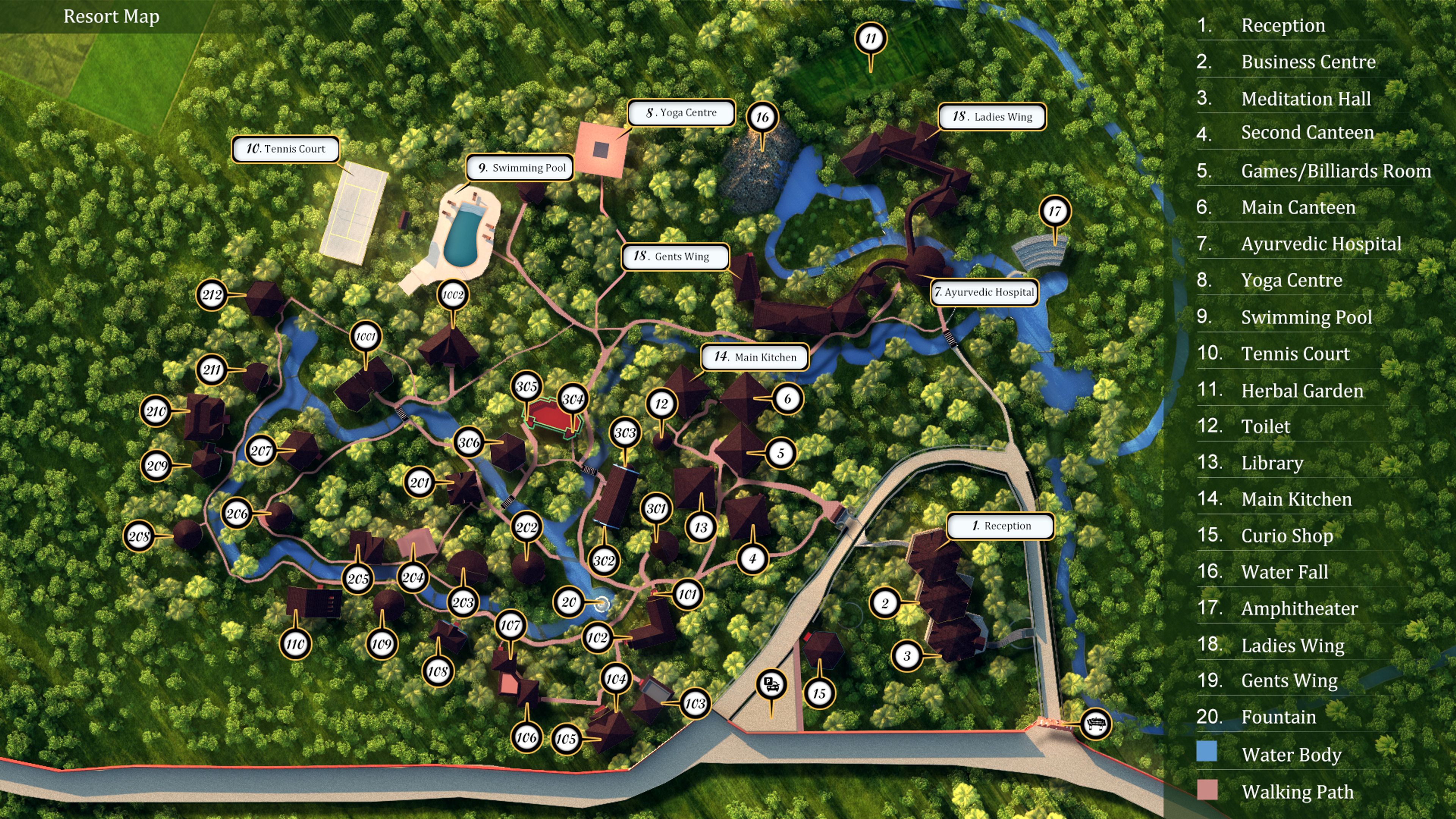Open the Main Kitchen map callout

click(x=755, y=357)
